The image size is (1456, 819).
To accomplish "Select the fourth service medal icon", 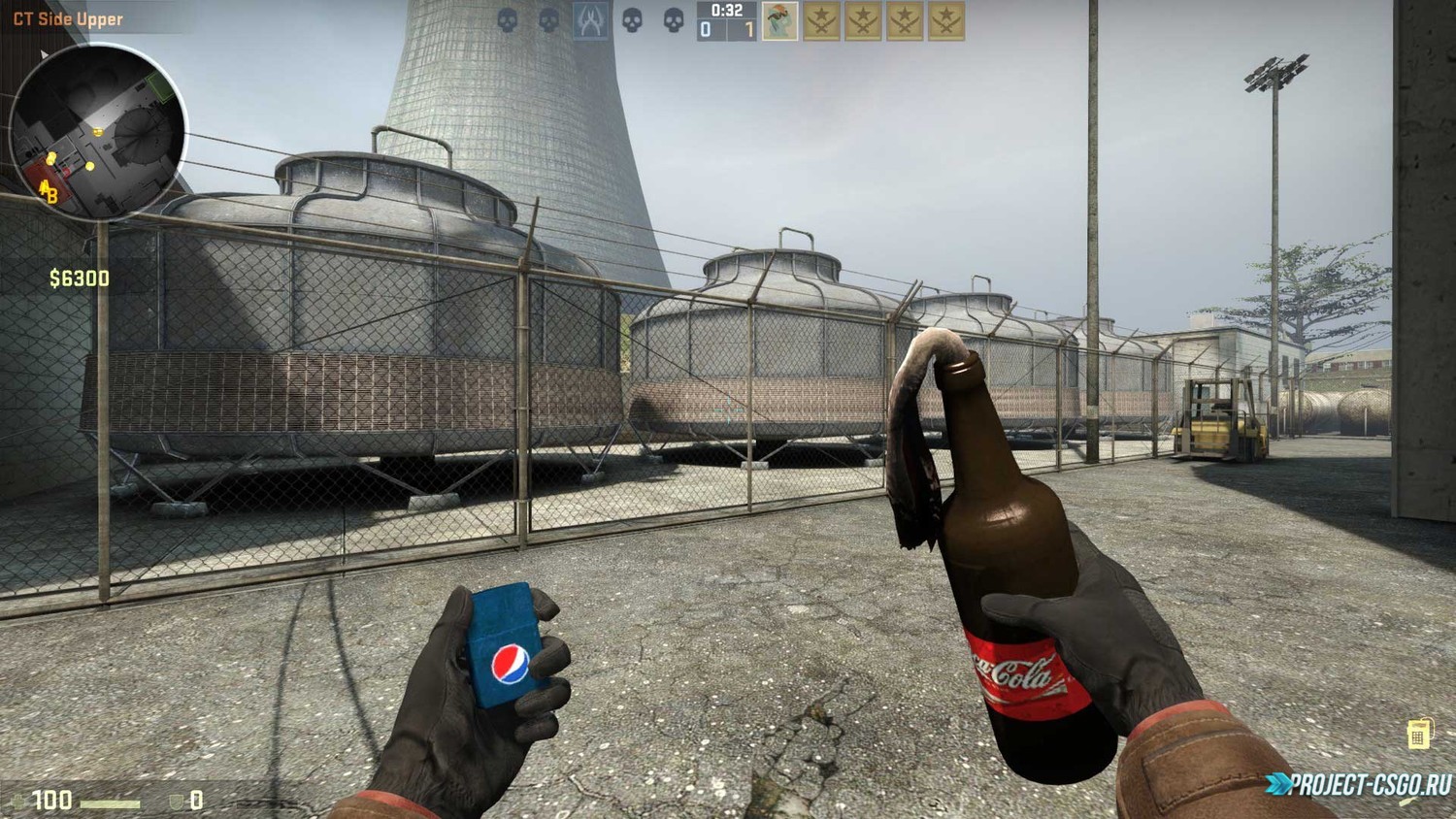I will pos(945,20).
